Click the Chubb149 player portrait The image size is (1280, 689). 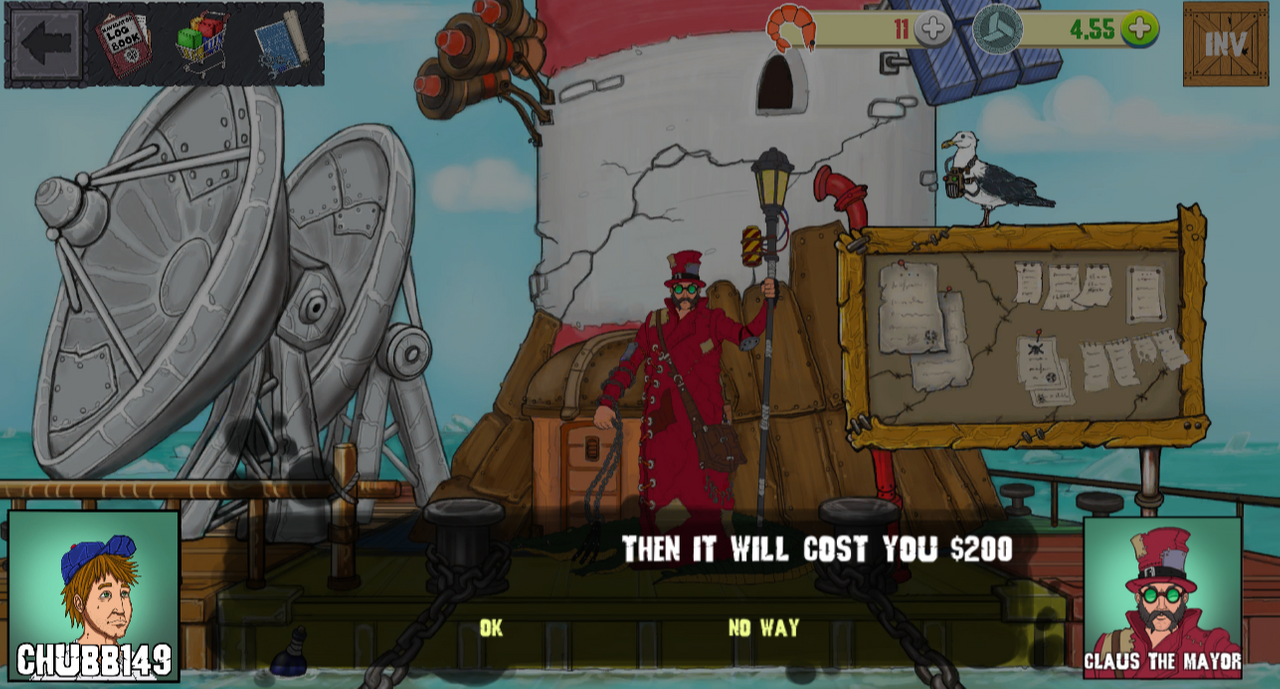click(94, 595)
